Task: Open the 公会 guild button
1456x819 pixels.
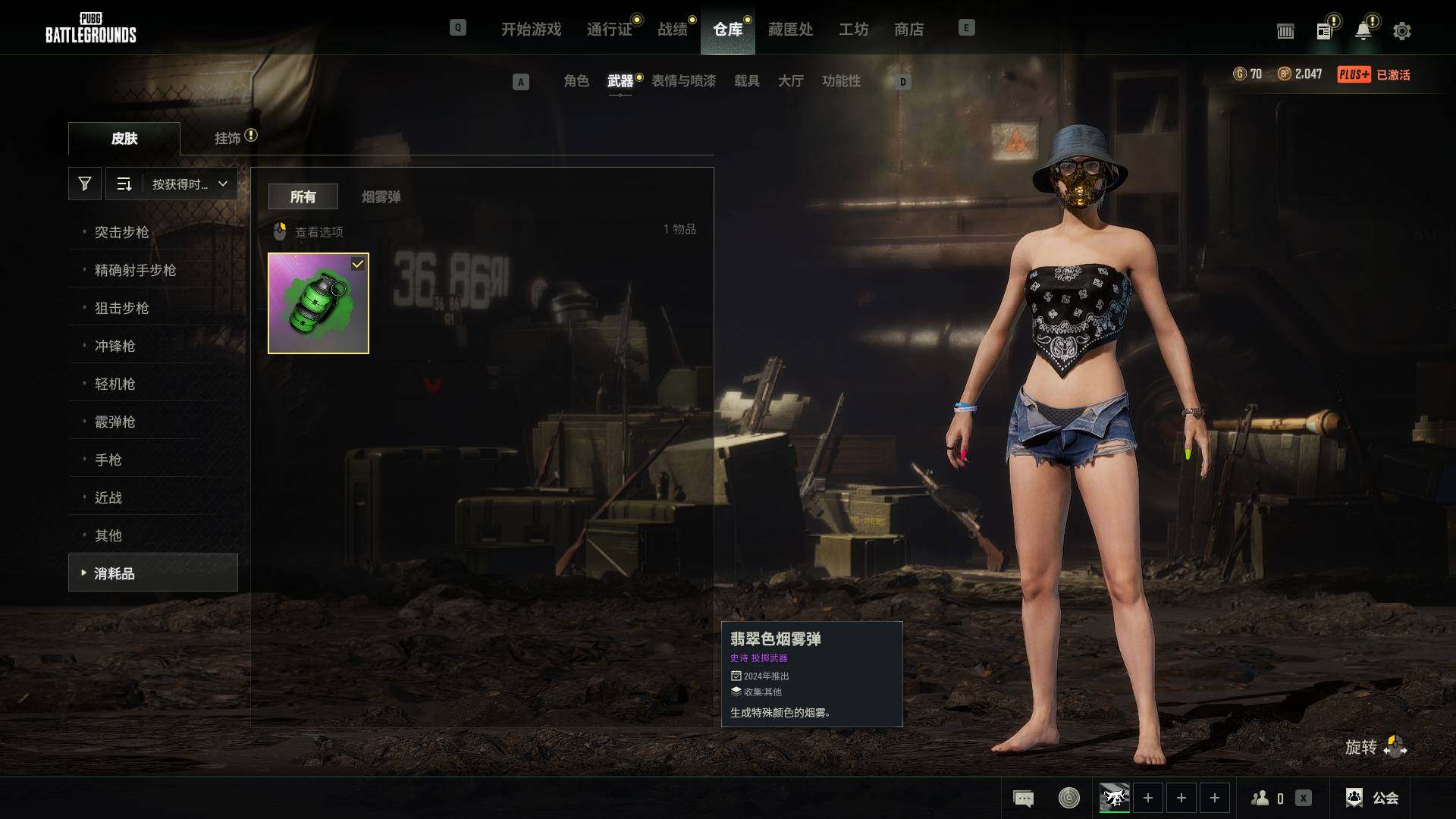Action: (1373, 798)
